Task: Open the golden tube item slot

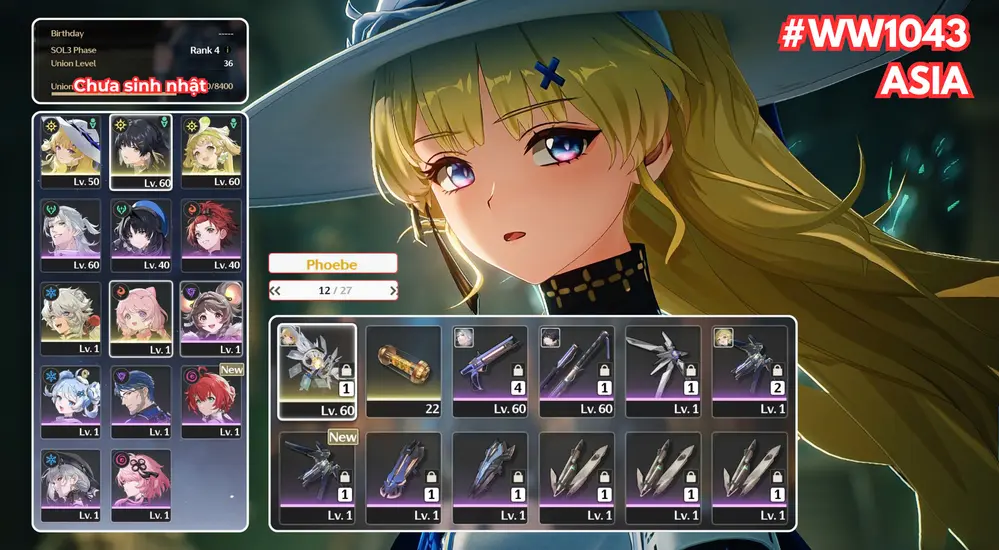Action: [403, 369]
